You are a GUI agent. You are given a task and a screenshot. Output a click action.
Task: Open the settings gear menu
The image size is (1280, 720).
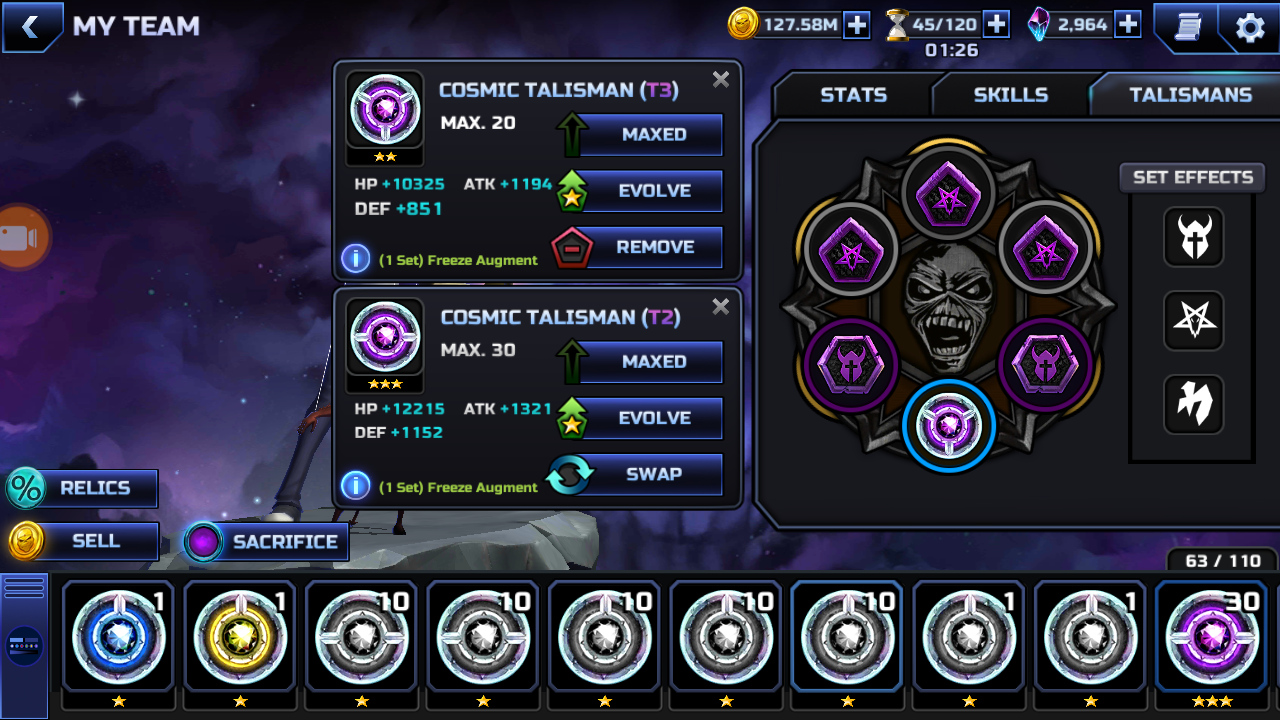pyautogui.click(x=1249, y=27)
